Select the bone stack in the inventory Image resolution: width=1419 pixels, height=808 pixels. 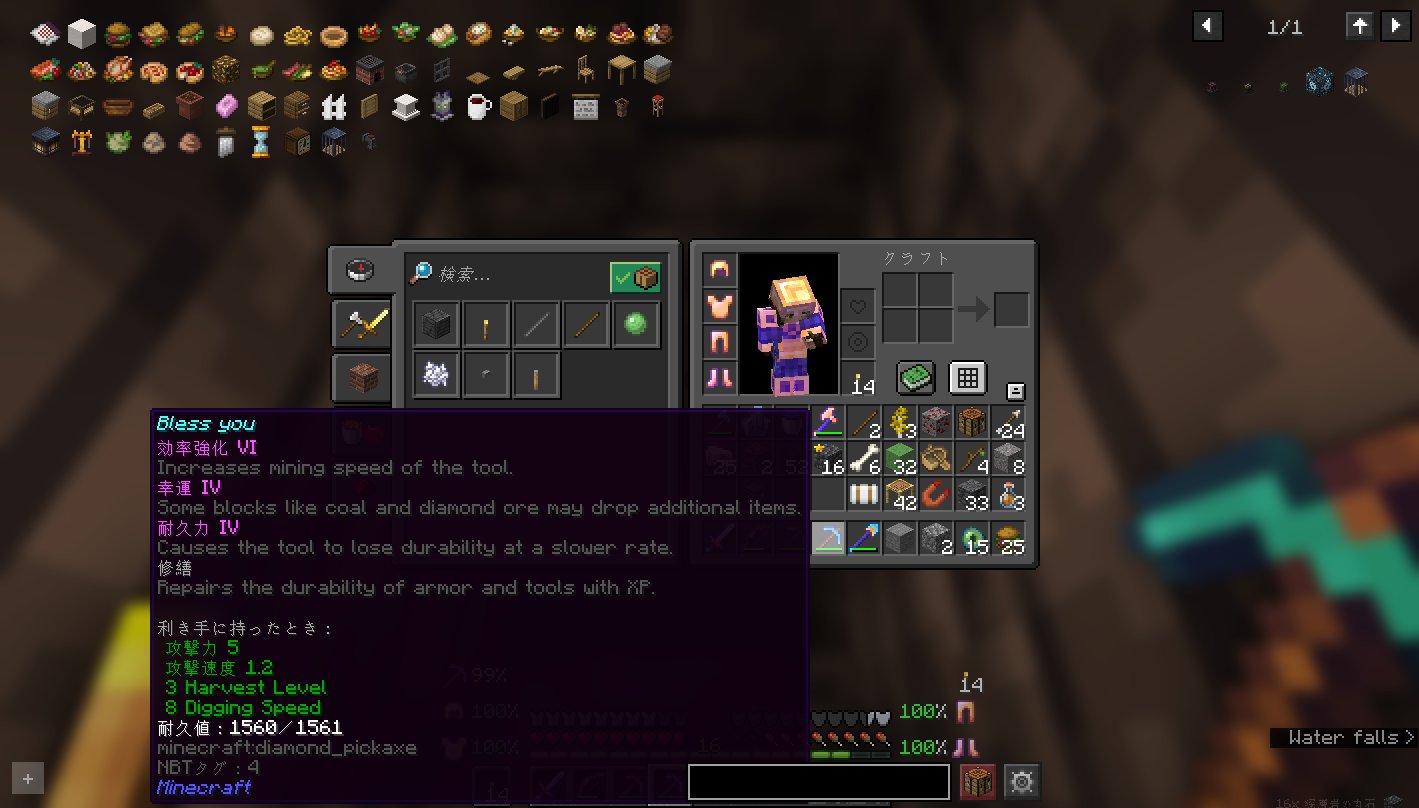pos(863,461)
